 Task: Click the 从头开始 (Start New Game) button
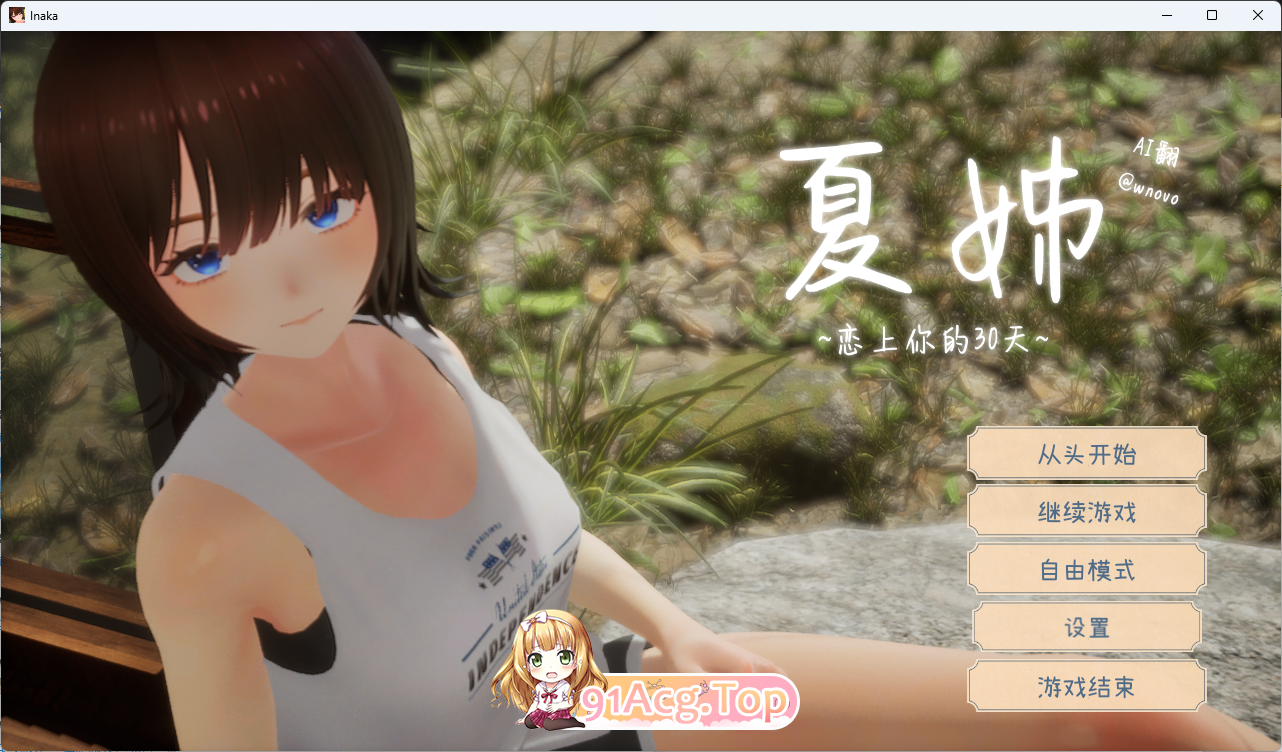click(x=1086, y=454)
